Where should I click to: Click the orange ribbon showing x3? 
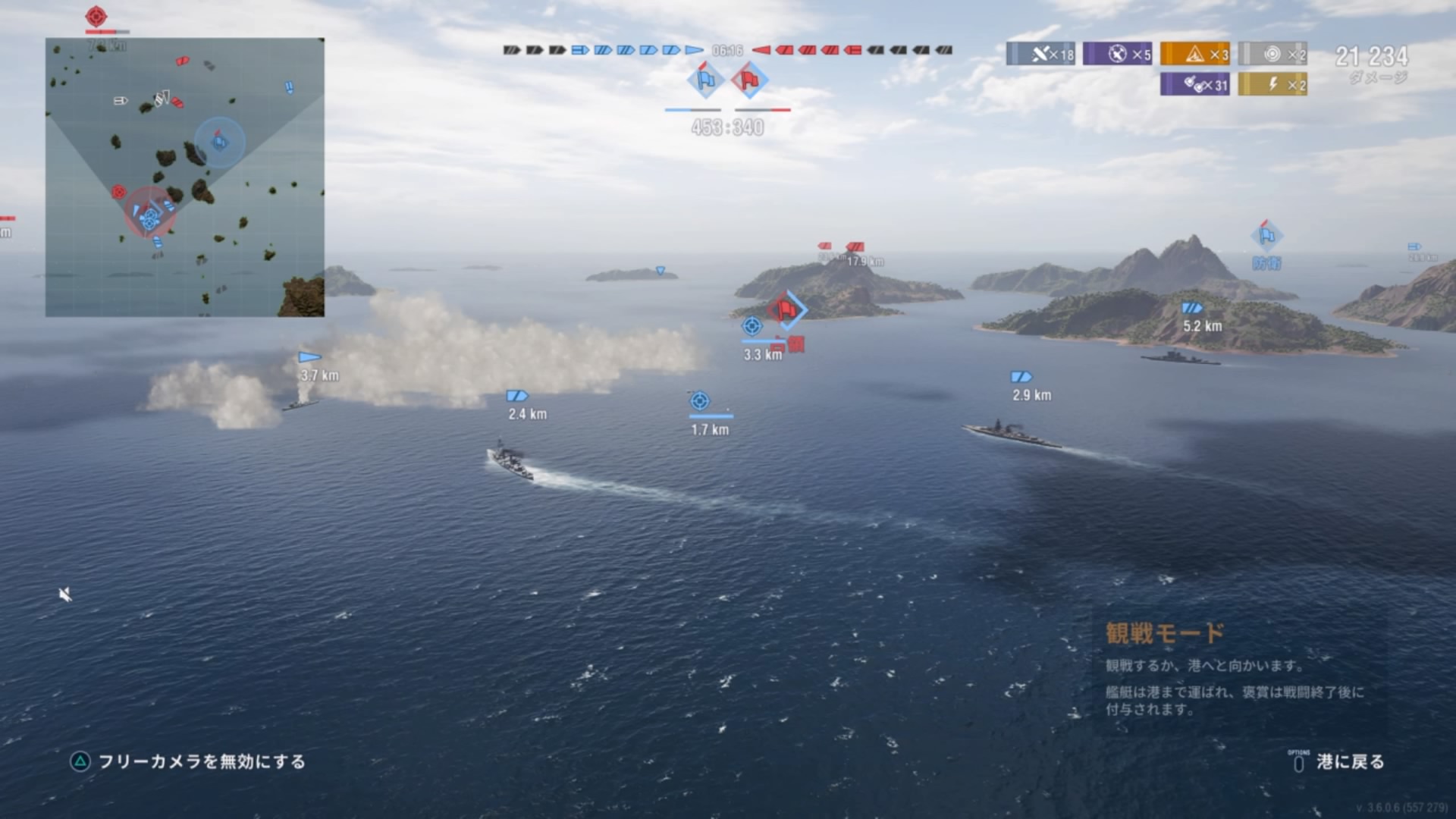(1195, 54)
